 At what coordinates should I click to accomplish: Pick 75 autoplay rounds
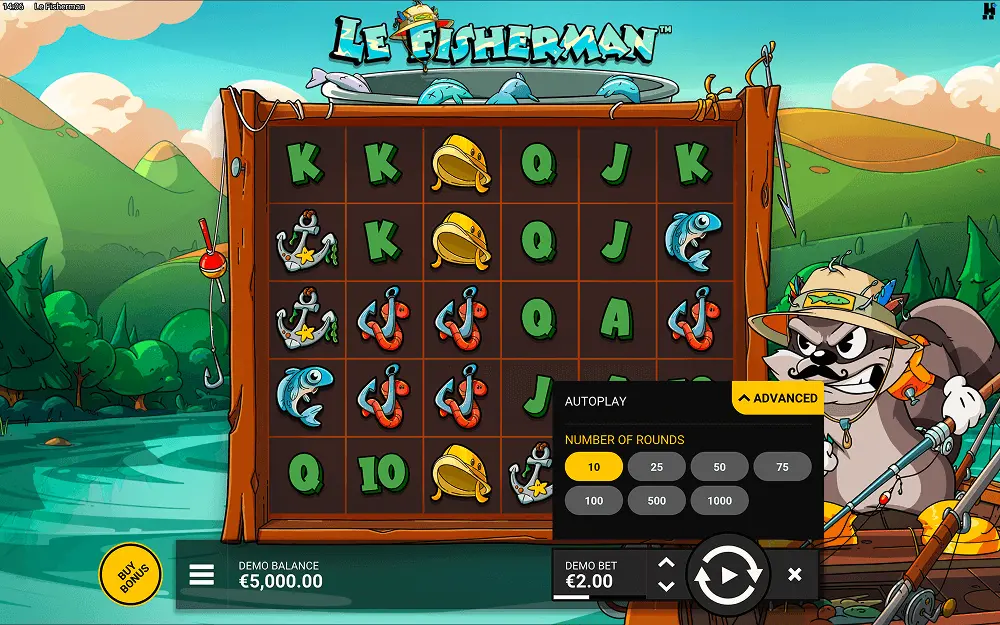click(782, 467)
